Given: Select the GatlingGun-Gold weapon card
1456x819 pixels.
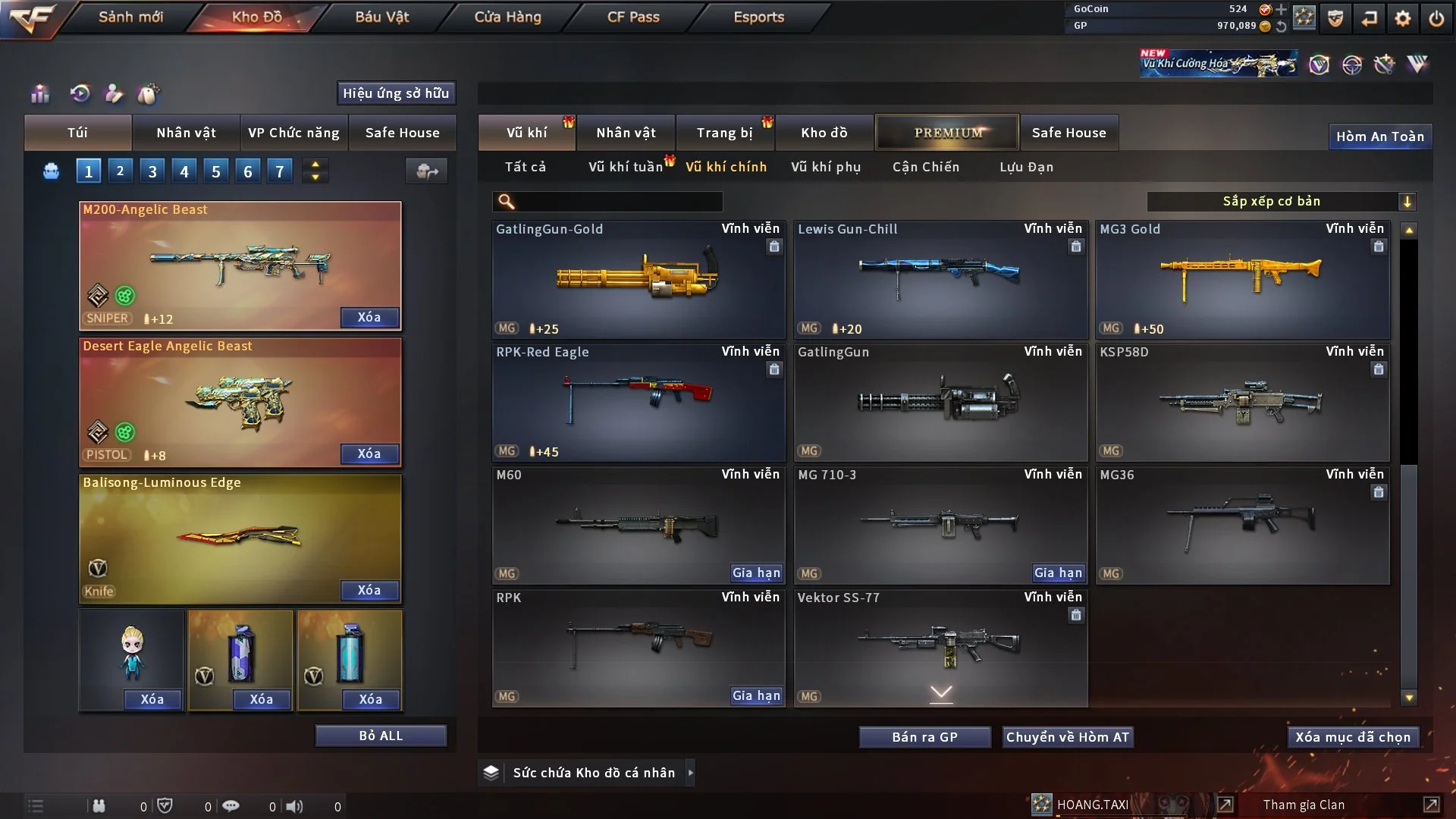Looking at the screenshot, I should (638, 279).
